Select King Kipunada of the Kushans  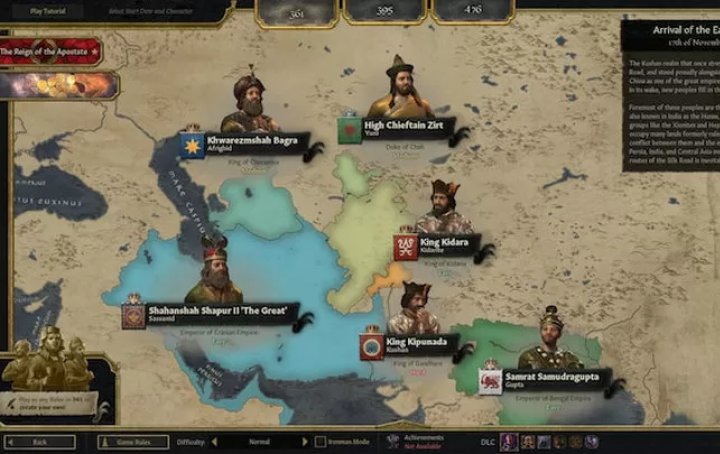tap(414, 344)
